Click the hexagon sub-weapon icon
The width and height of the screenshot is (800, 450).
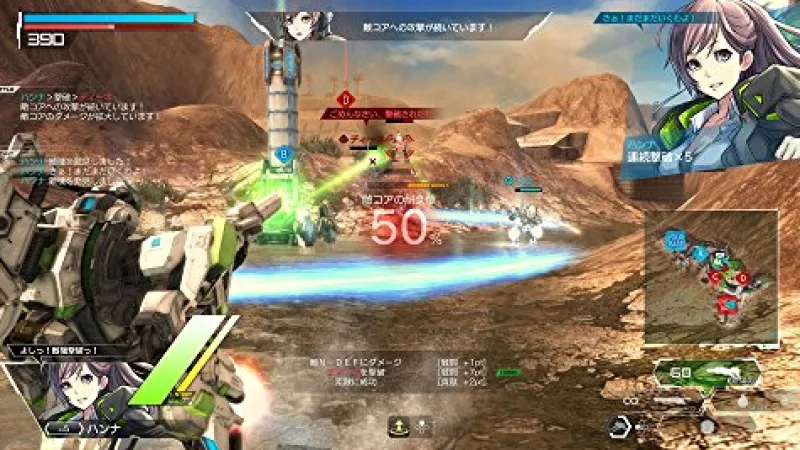pos(621,426)
